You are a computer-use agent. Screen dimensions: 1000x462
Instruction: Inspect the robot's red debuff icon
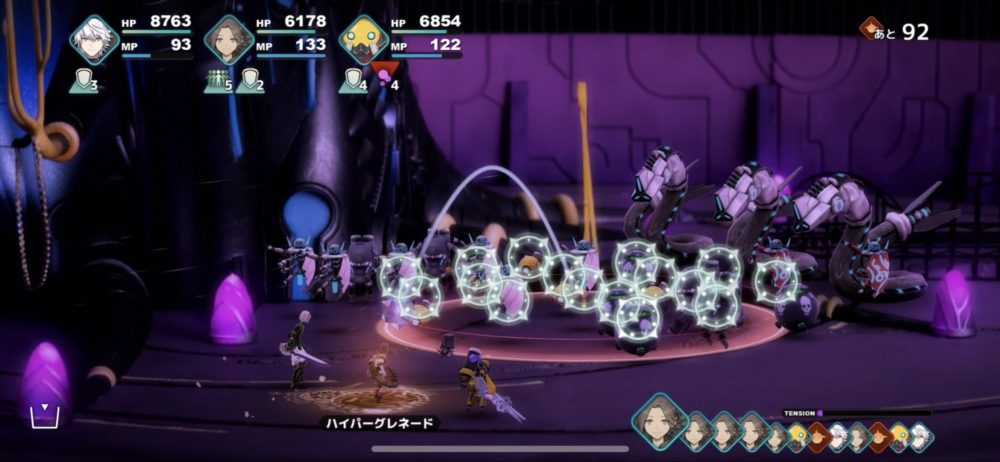pos(383,73)
